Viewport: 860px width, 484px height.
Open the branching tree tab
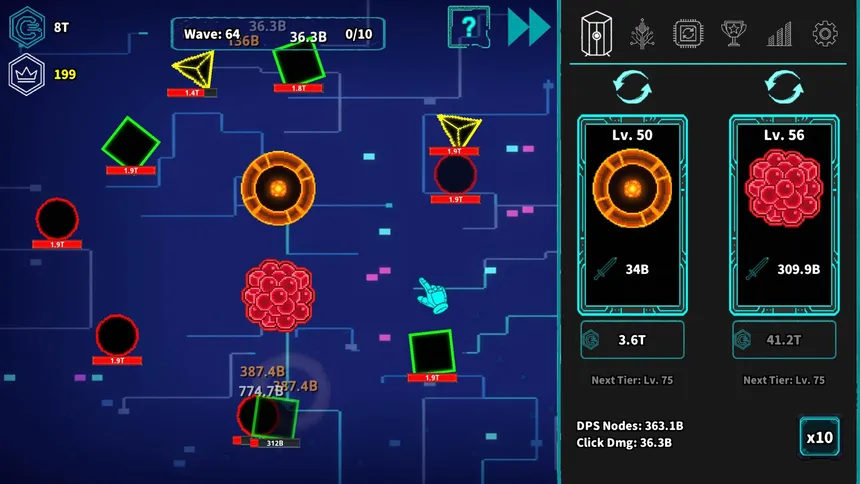(641, 35)
